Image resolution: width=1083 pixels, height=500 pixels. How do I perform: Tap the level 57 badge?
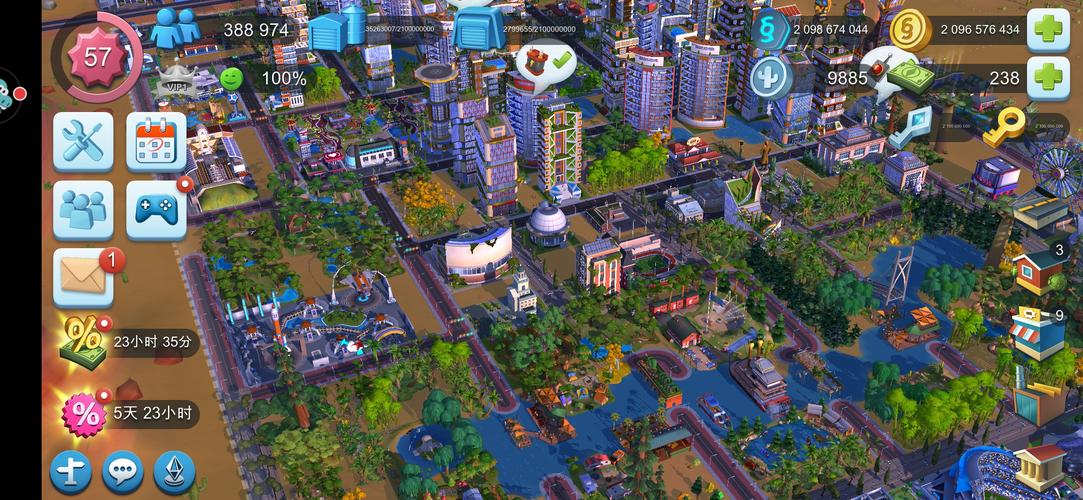[96, 56]
